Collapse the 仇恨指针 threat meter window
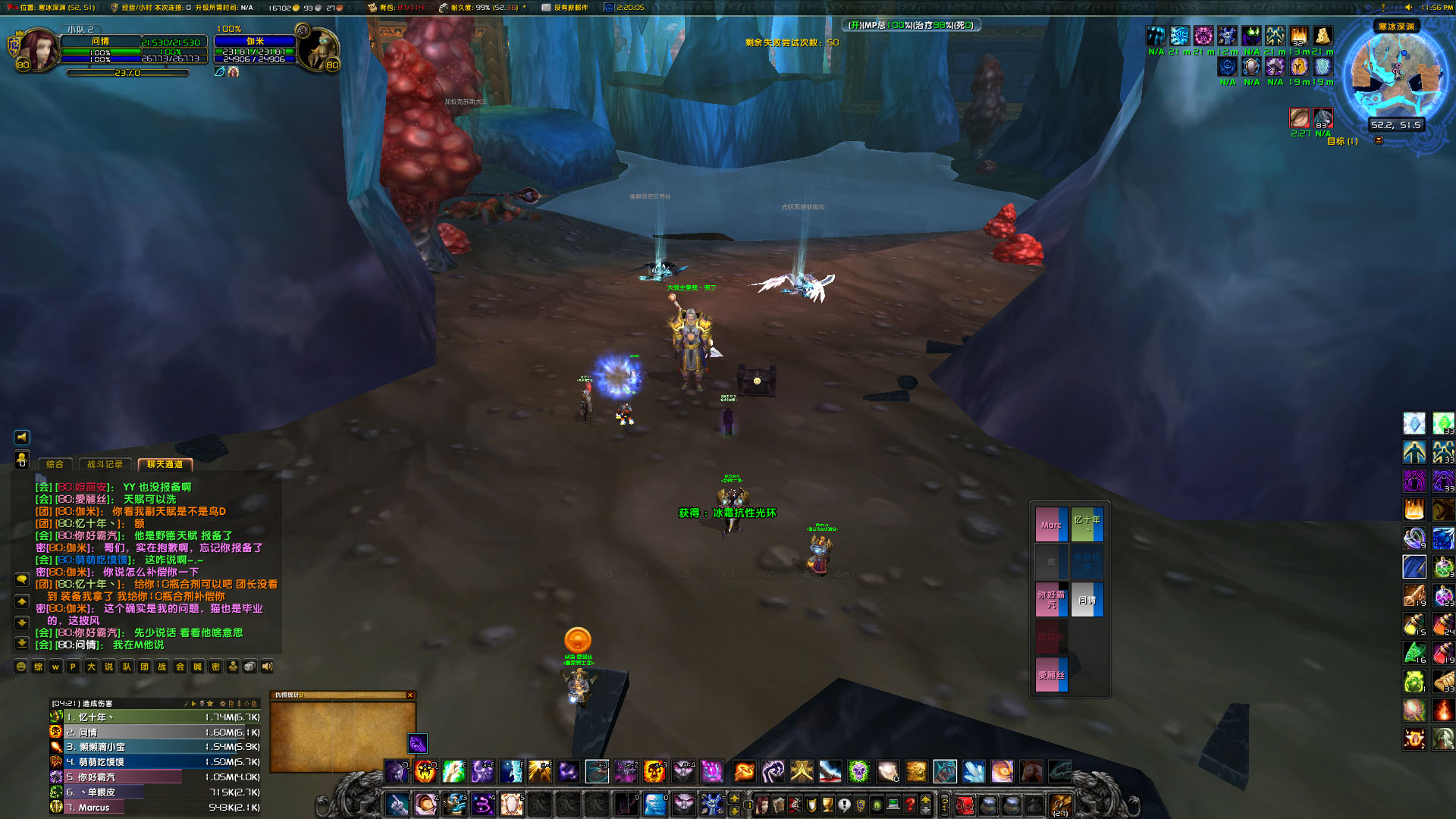This screenshot has width=1456, height=819. click(x=410, y=695)
